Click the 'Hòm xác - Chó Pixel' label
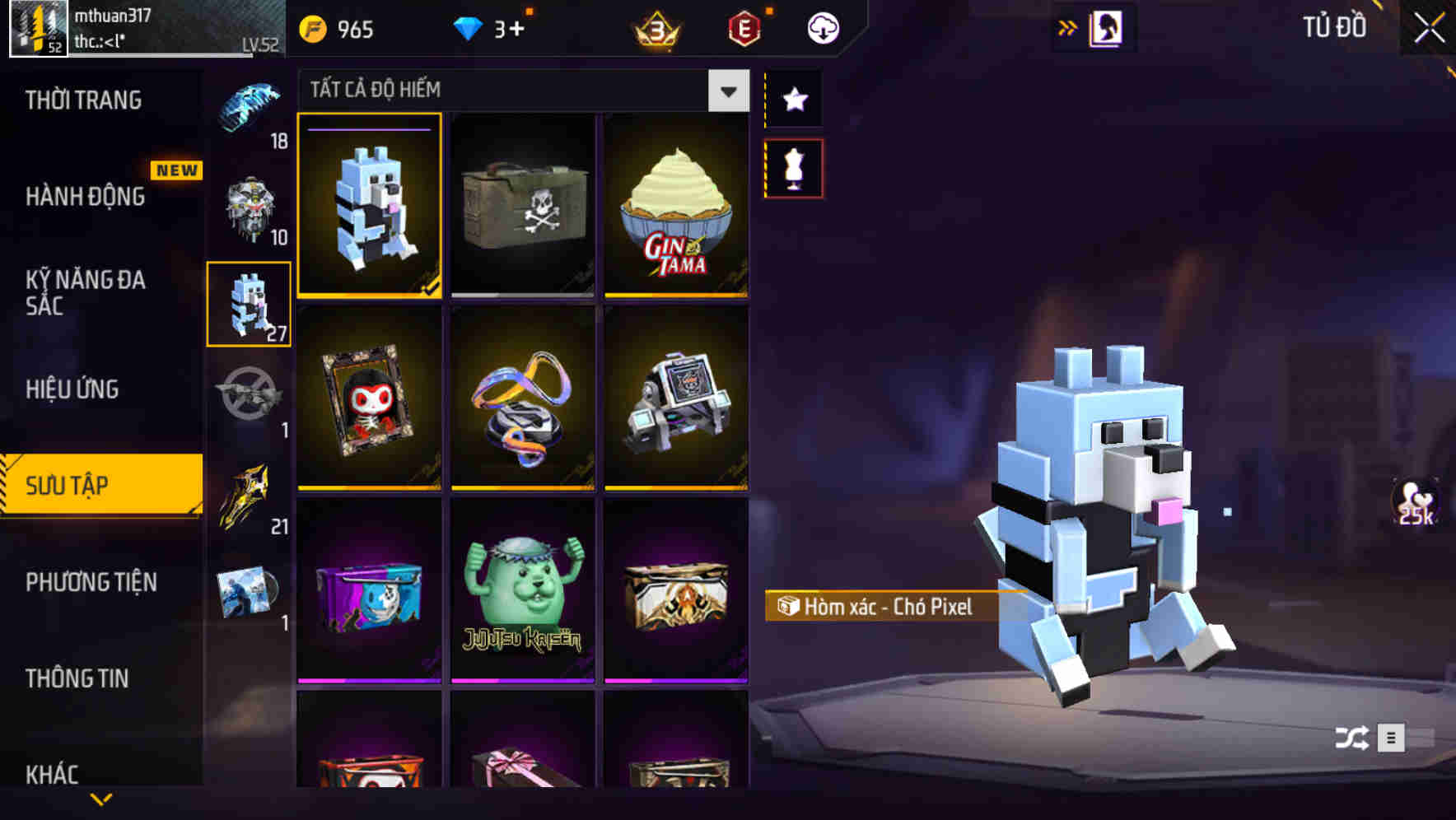This screenshot has height=820, width=1456. pyautogui.click(x=877, y=608)
